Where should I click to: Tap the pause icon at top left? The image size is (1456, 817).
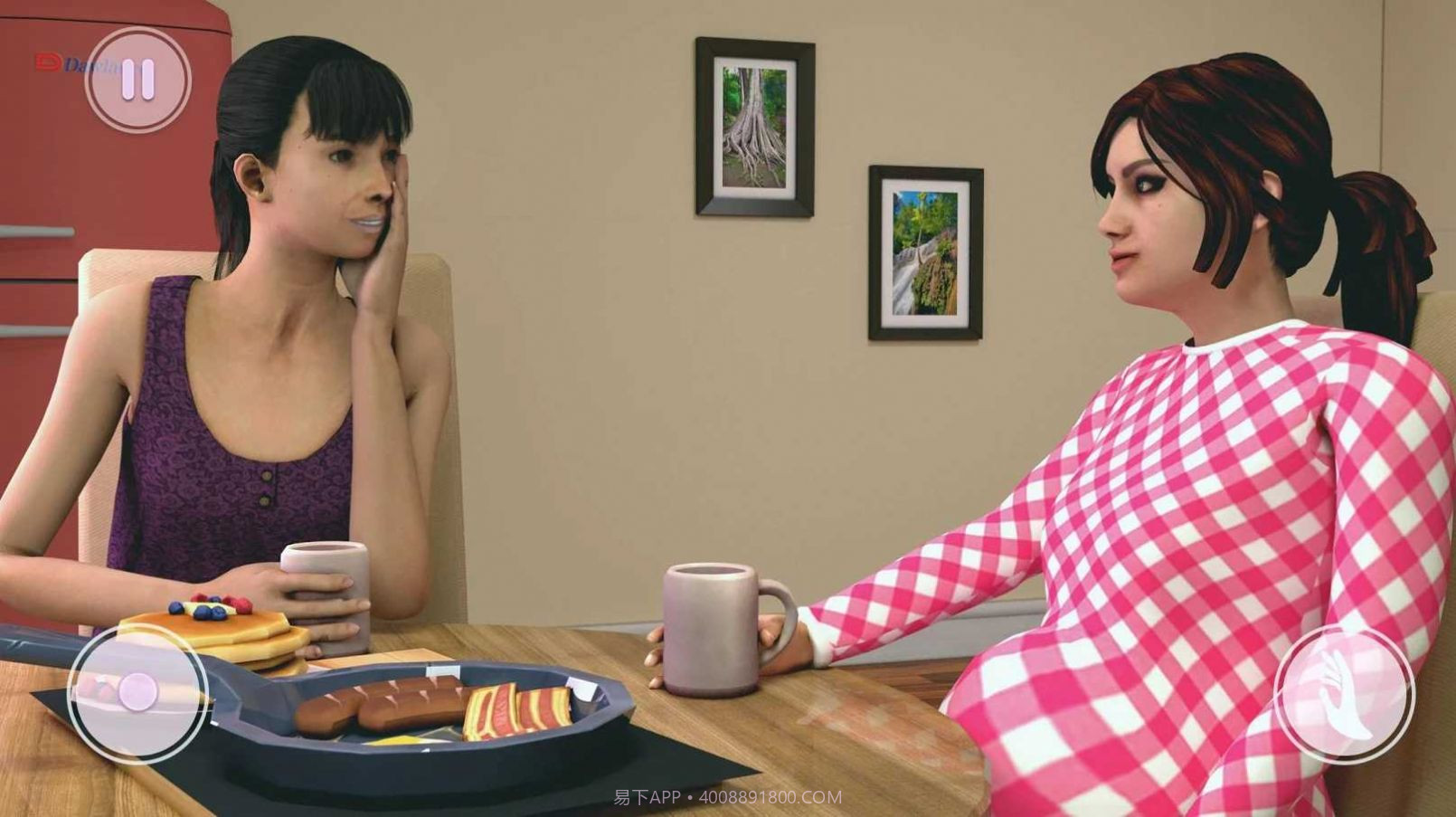pyautogui.click(x=137, y=80)
